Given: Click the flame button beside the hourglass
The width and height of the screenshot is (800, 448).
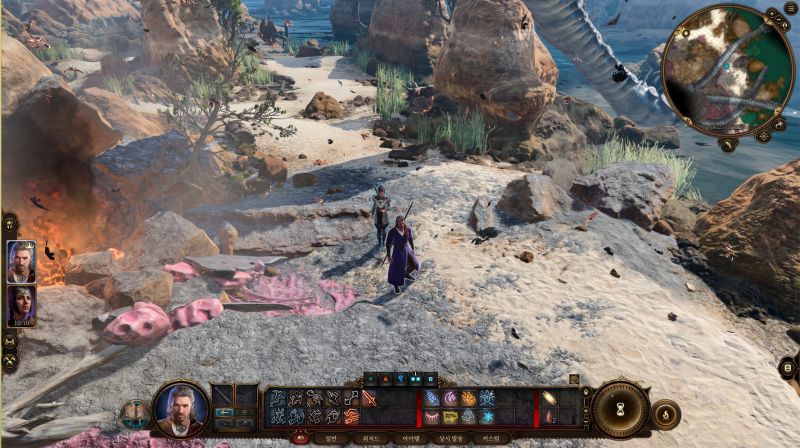Looking at the screenshot, I should pyautogui.click(x=666, y=414).
